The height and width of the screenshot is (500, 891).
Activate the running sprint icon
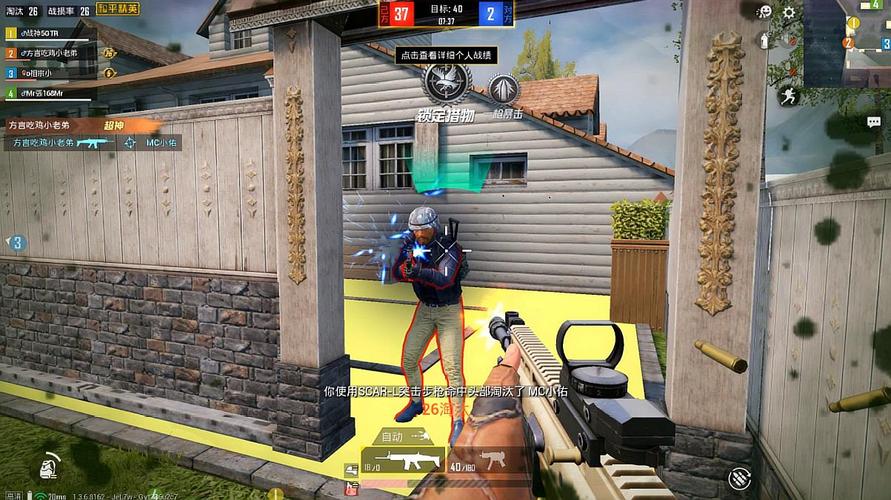791,95
